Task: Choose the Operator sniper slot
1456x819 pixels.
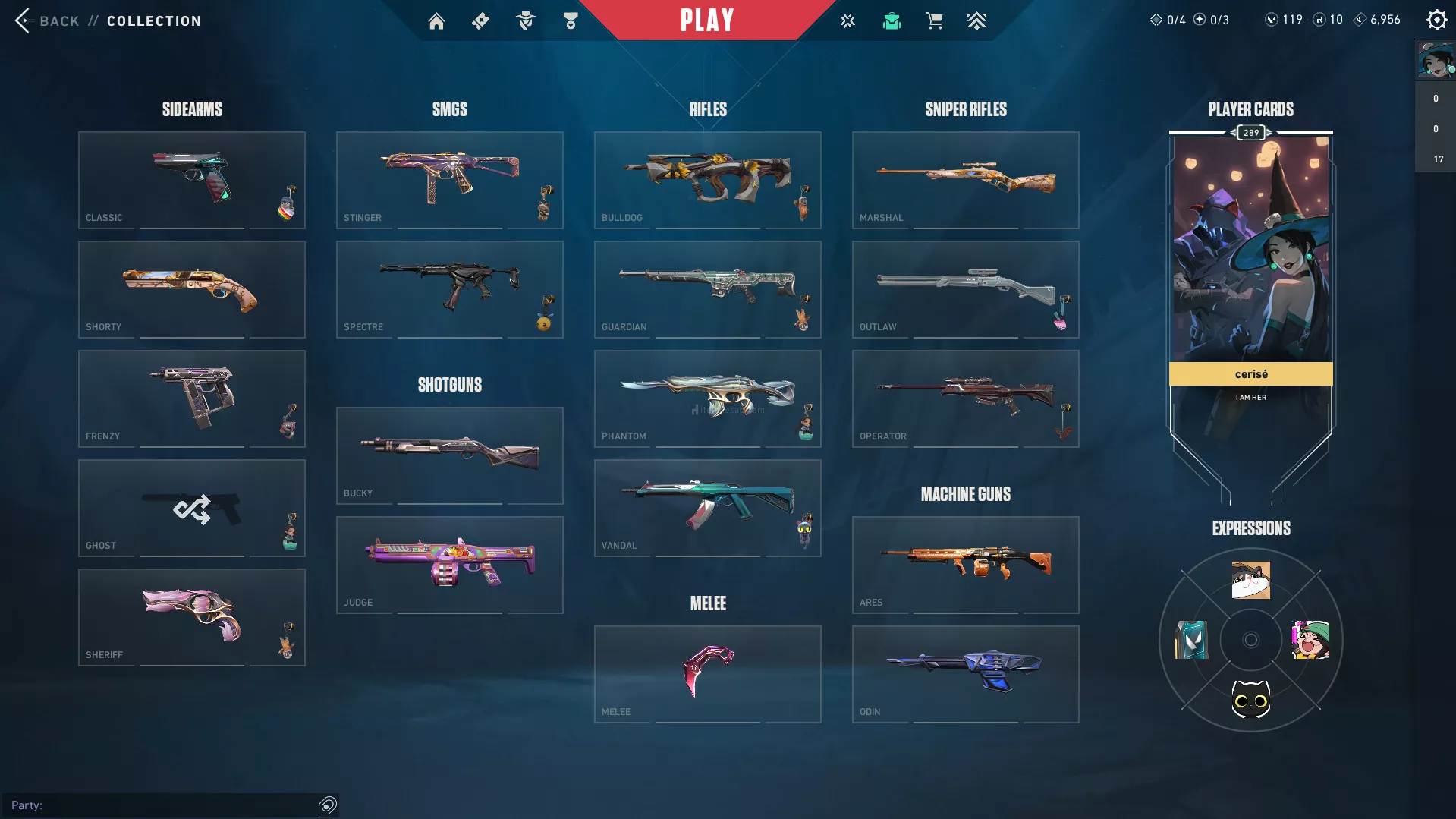Action: [965, 398]
